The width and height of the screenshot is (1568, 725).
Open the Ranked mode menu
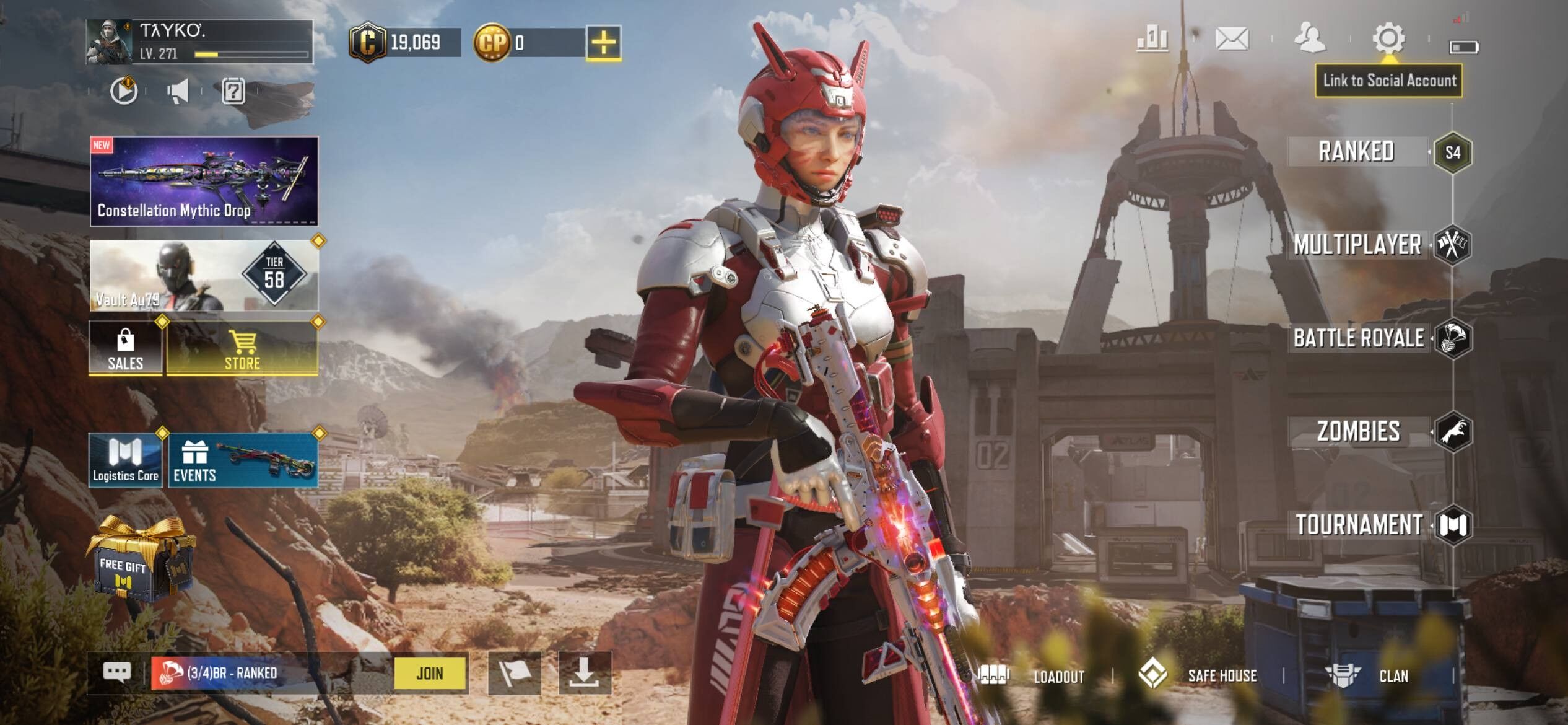[1356, 152]
